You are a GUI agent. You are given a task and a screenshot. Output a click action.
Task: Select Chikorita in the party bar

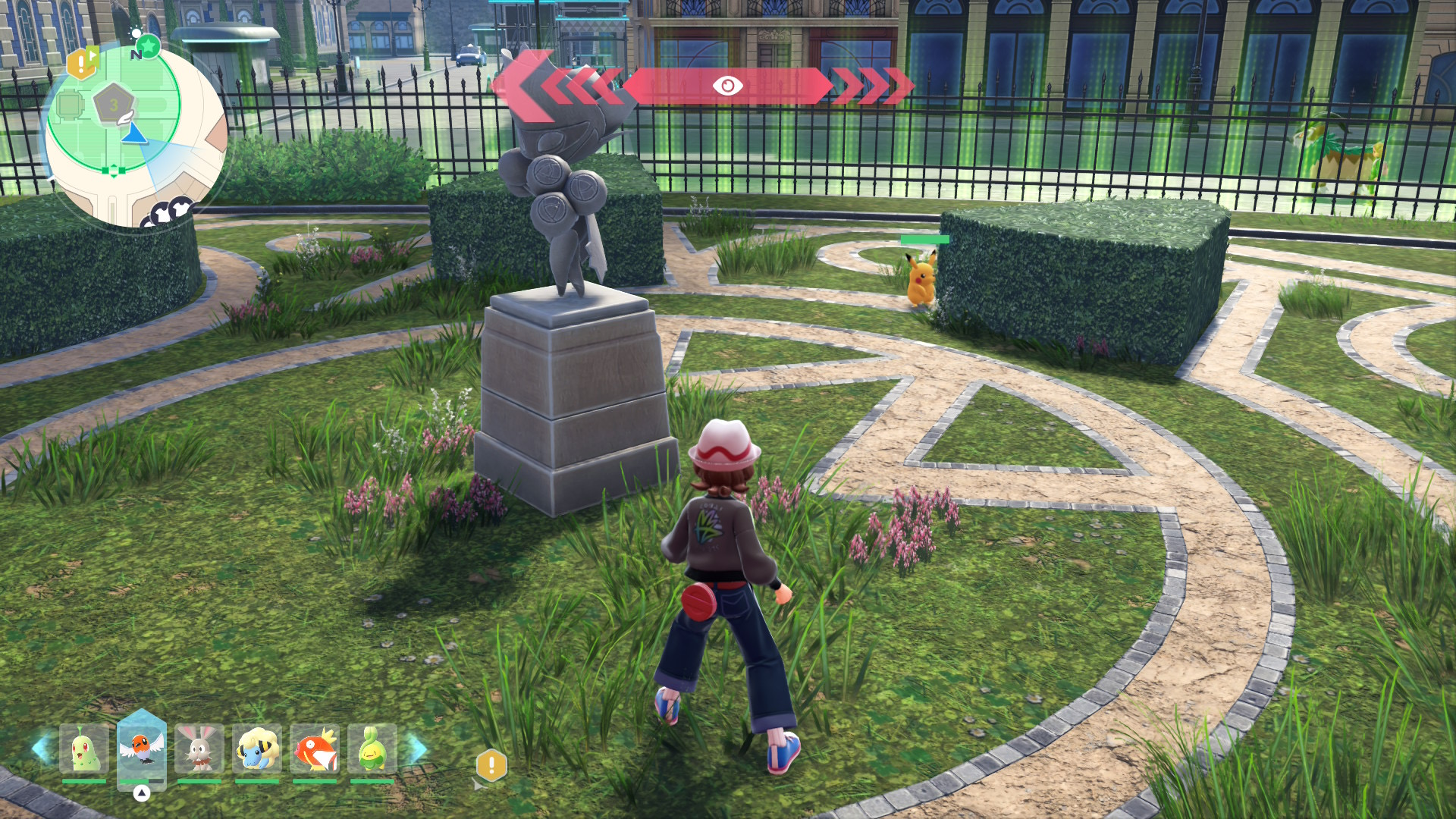coord(84,748)
